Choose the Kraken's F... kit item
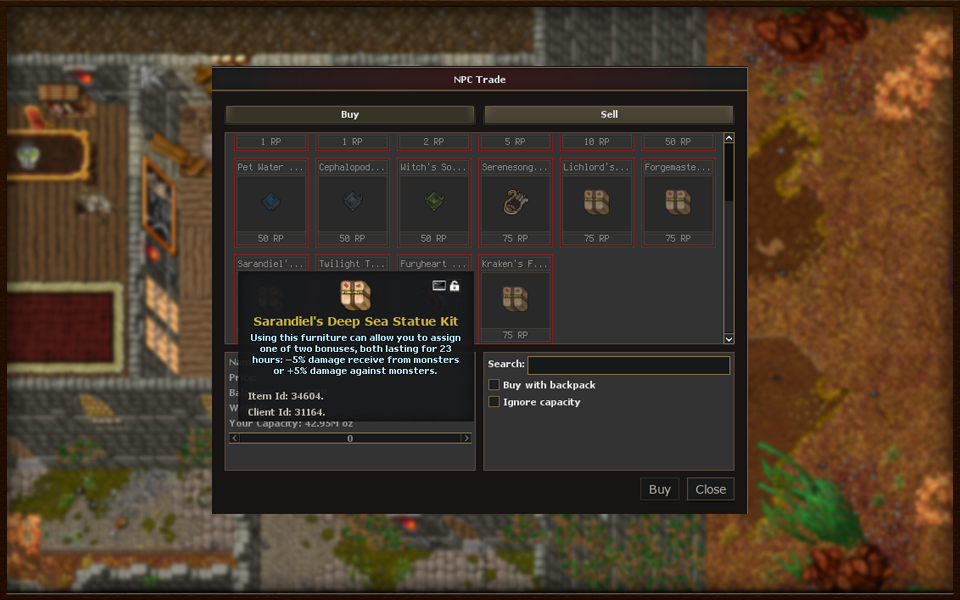Image resolution: width=960 pixels, height=600 pixels. click(x=515, y=299)
